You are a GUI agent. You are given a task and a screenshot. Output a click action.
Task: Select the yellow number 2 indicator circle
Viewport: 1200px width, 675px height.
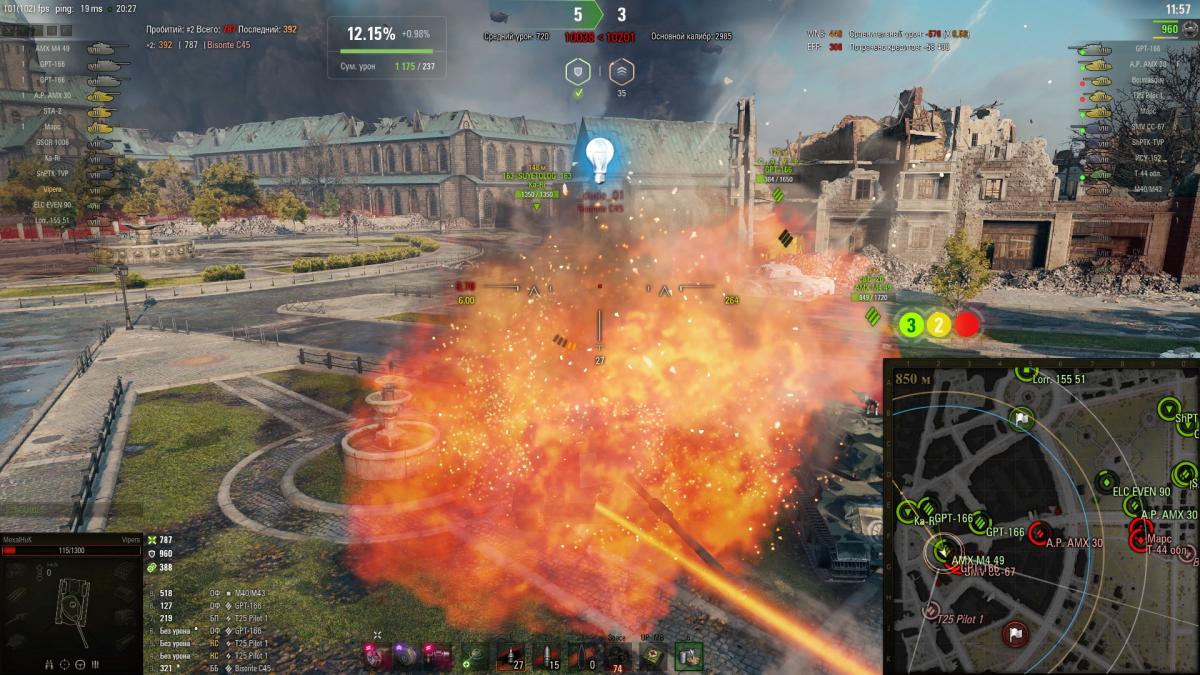point(938,324)
